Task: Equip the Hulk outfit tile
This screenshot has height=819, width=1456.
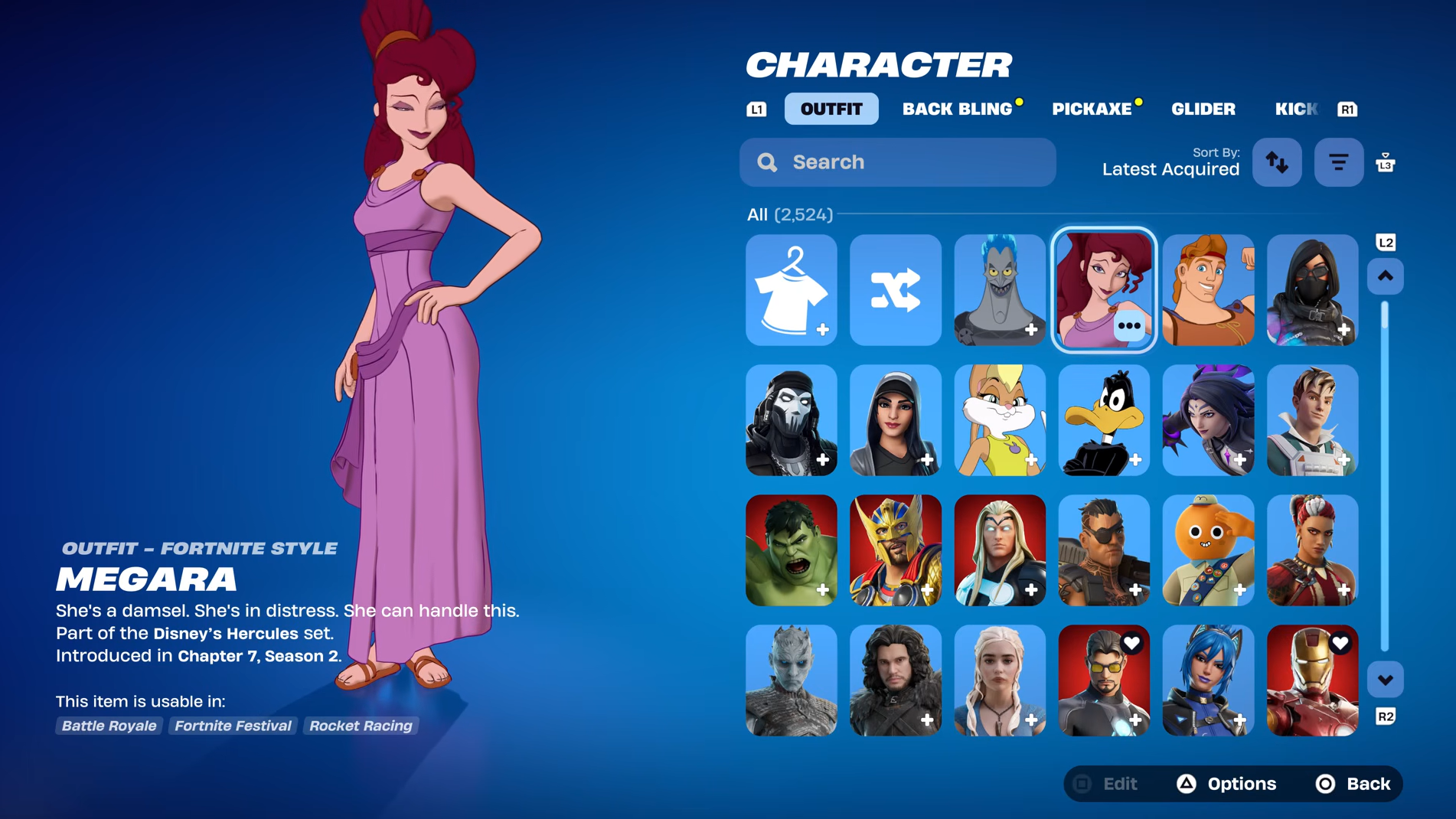Action: point(791,550)
